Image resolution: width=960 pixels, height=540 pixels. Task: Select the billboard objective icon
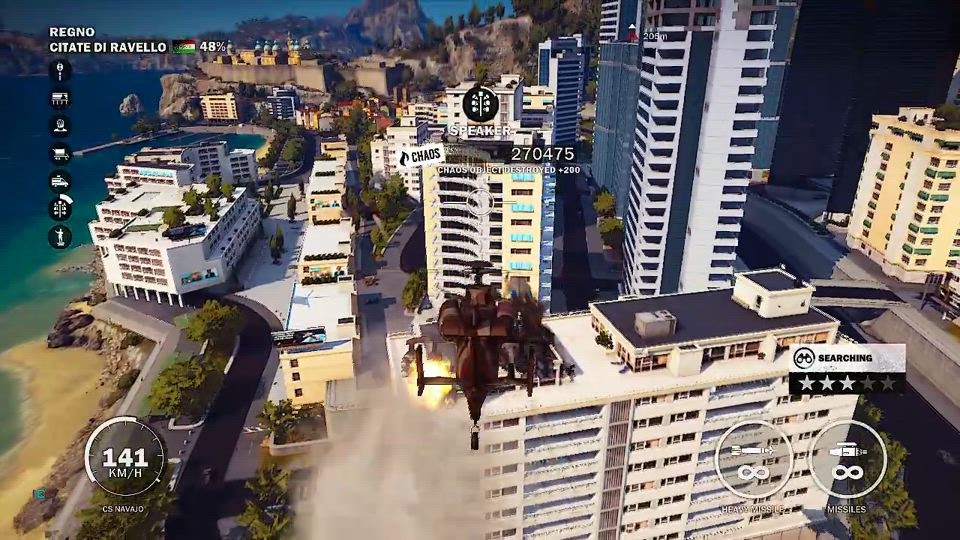pyautogui.click(x=60, y=98)
